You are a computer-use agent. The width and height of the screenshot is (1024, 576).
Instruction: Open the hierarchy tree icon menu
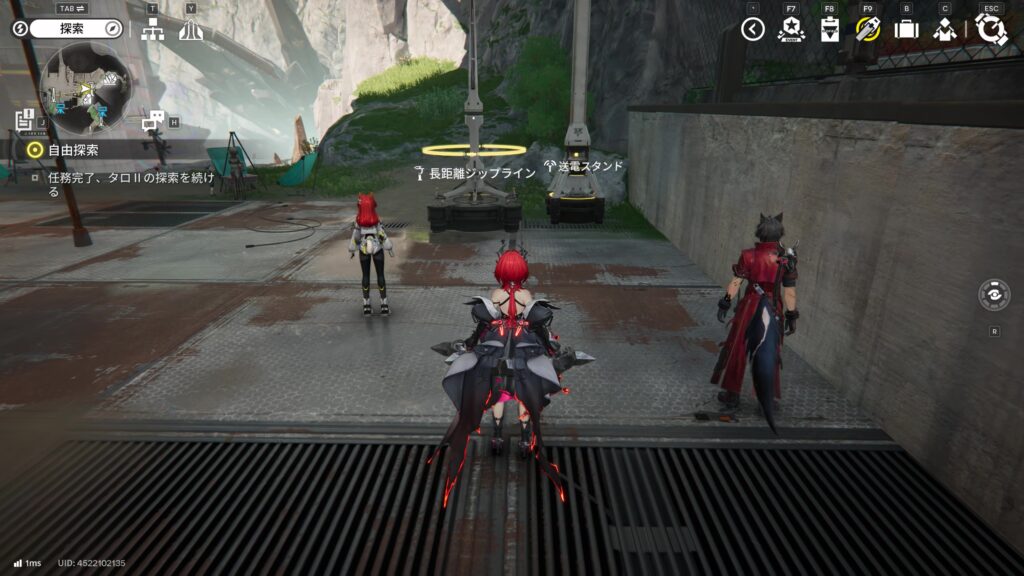coord(152,30)
